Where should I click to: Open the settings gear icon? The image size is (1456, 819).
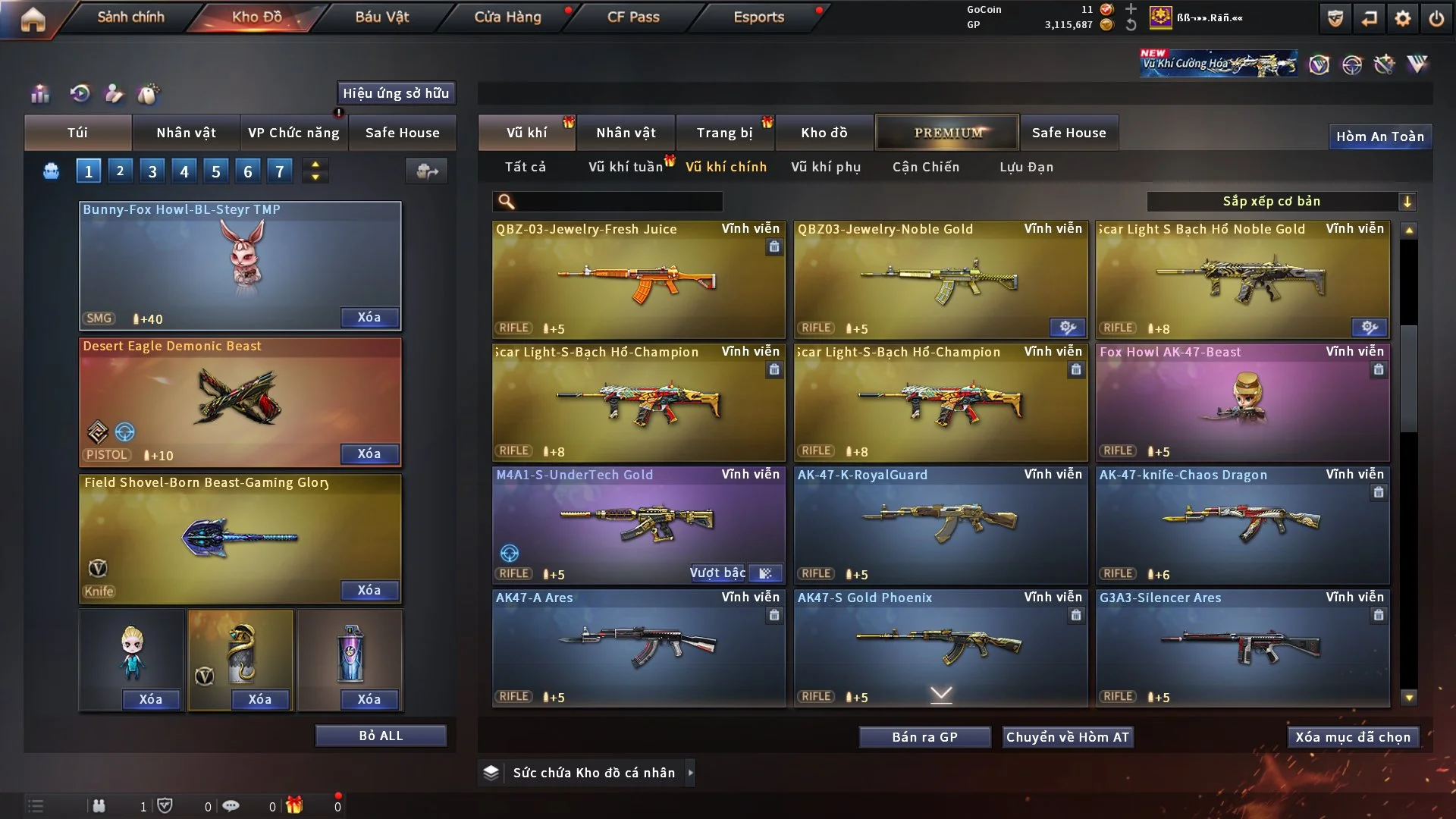pyautogui.click(x=1403, y=18)
